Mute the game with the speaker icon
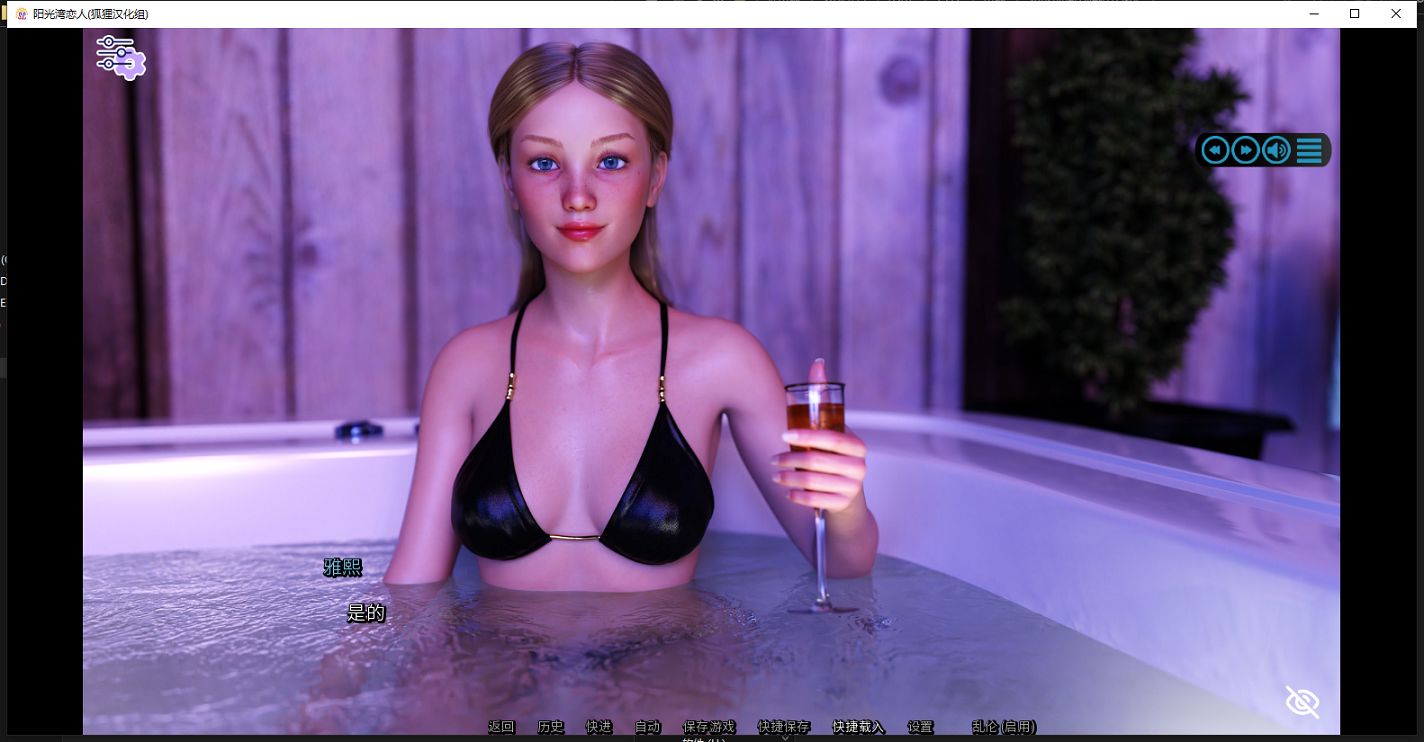Screen dimensions: 1424x742 pyautogui.click(x=1276, y=149)
